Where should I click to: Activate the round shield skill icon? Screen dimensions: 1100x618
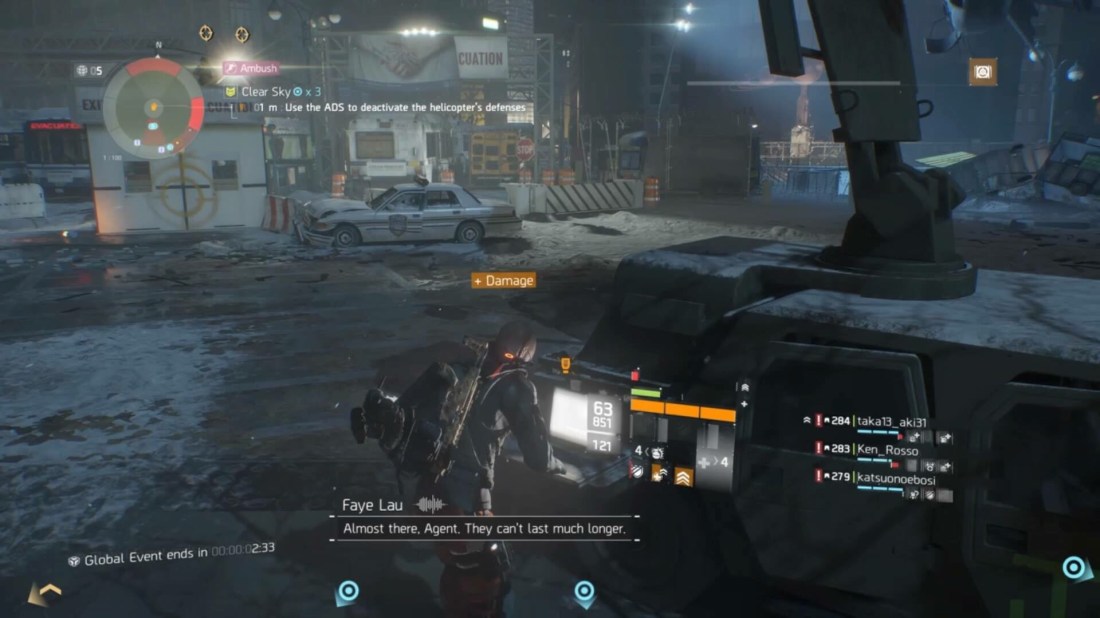pos(637,472)
